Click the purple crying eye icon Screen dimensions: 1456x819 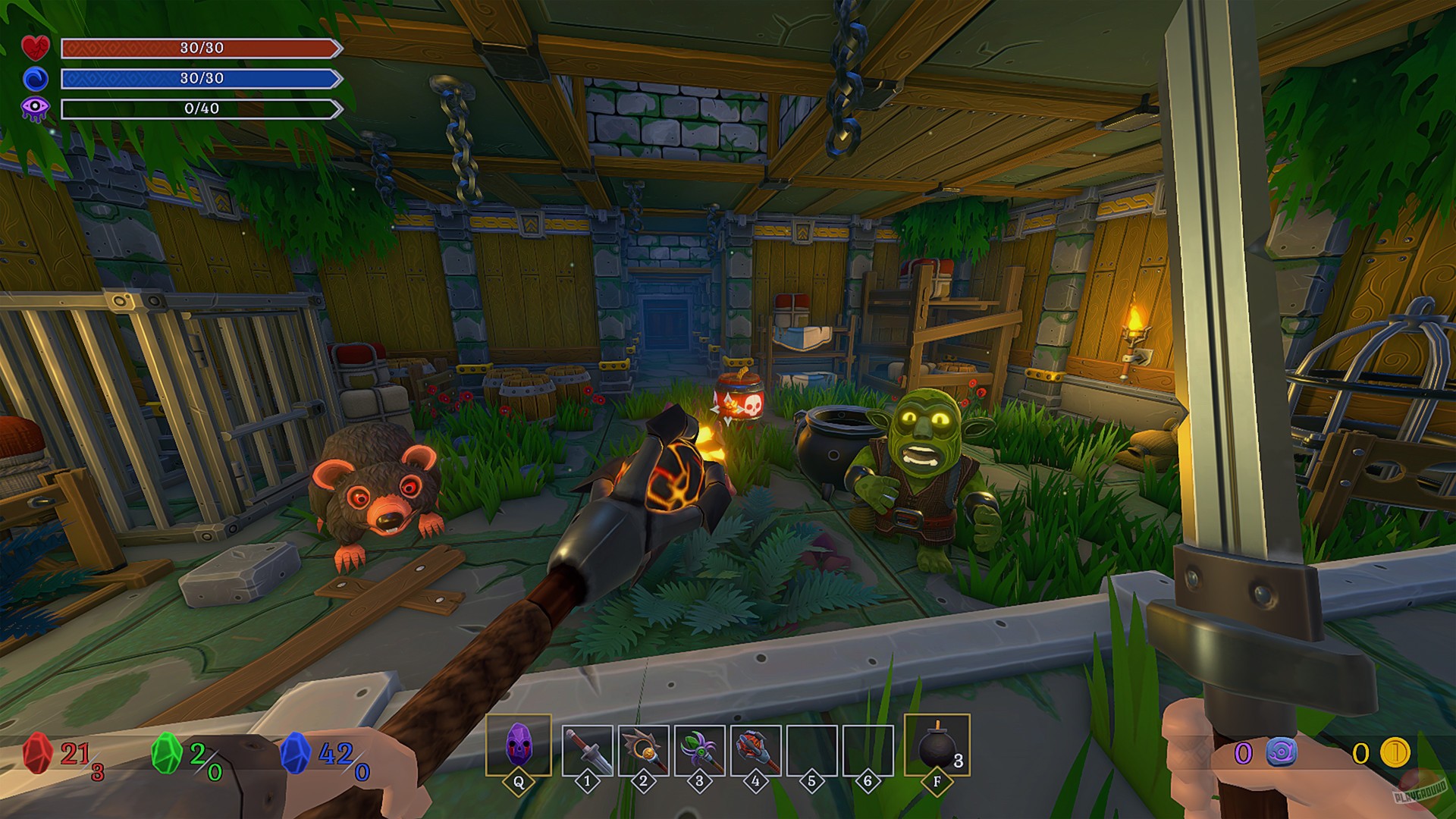click(36, 109)
